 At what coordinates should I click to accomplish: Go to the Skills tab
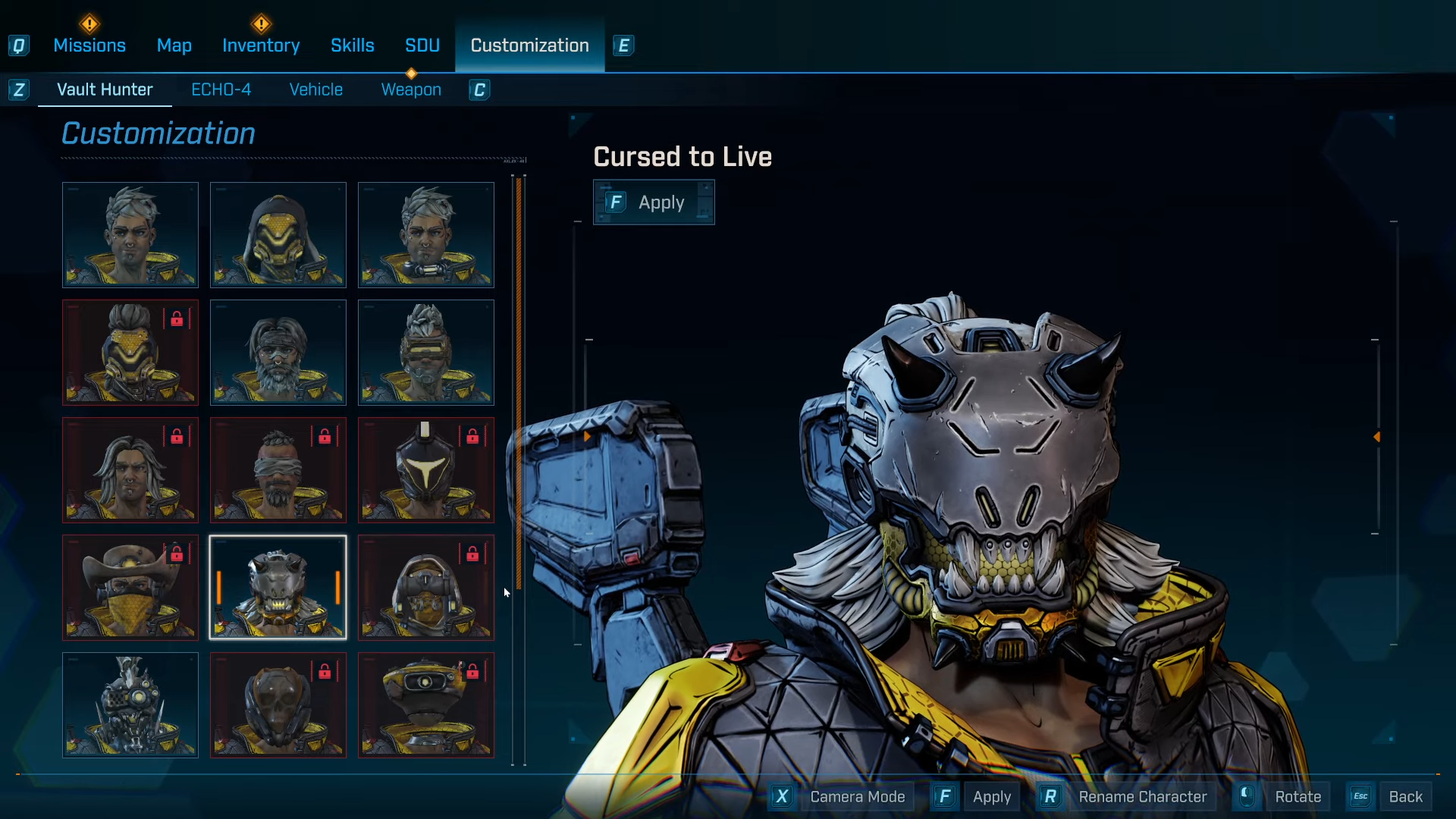click(352, 45)
